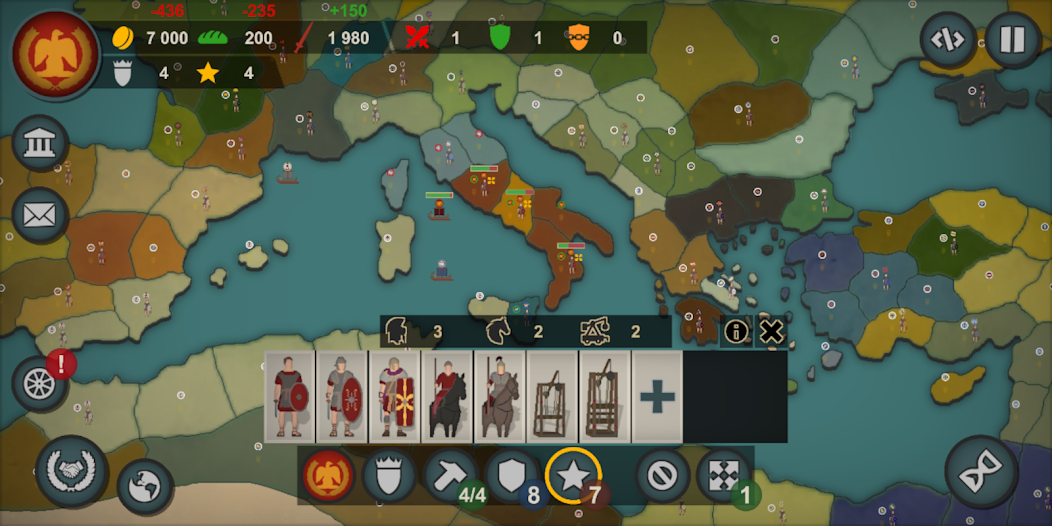Click the prohibition circle cancel button

pyautogui.click(x=661, y=476)
